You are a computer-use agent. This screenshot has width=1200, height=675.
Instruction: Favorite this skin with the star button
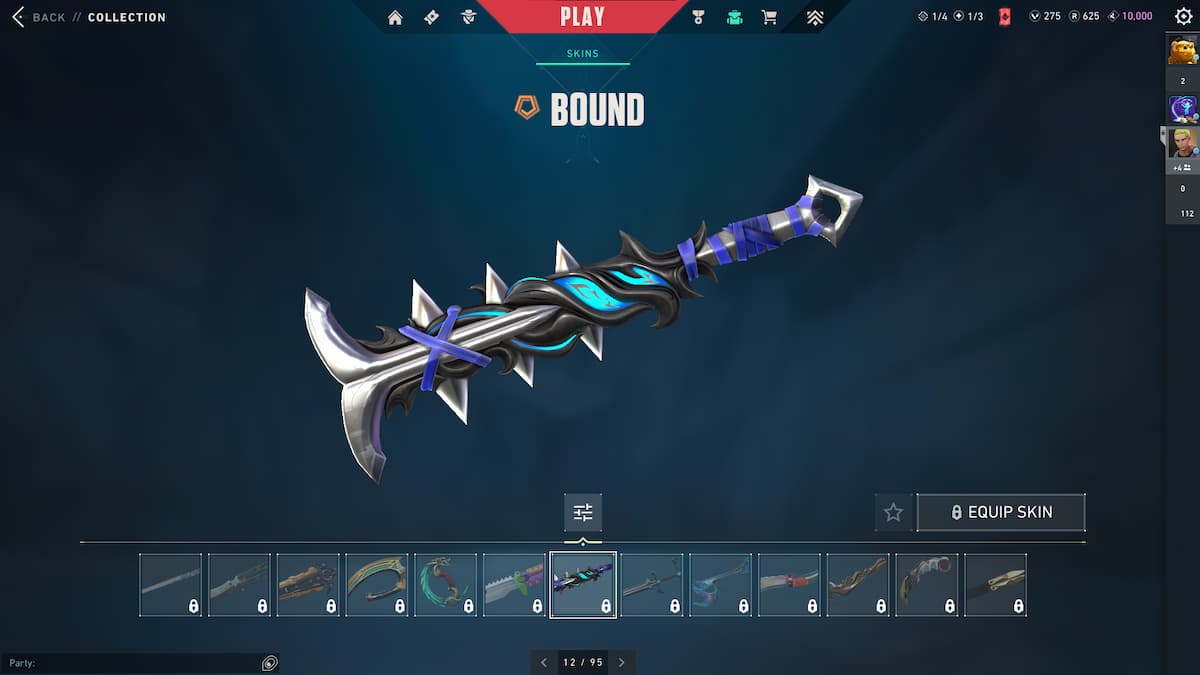(x=893, y=512)
